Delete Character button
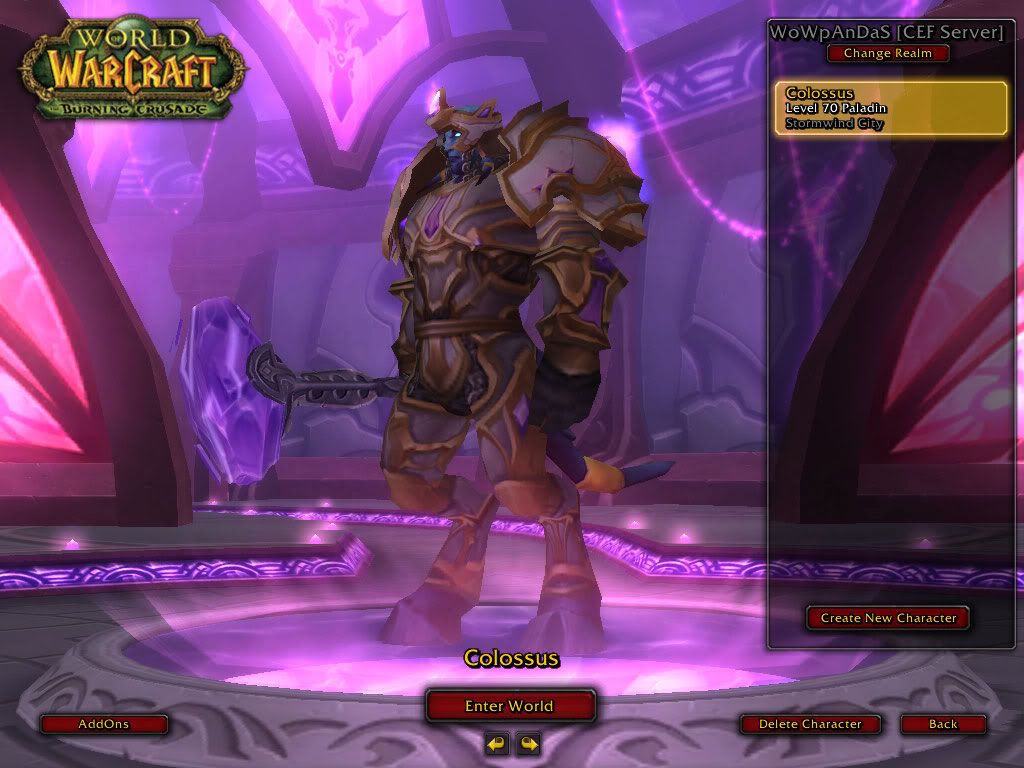The width and height of the screenshot is (1024, 768). [810, 724]
